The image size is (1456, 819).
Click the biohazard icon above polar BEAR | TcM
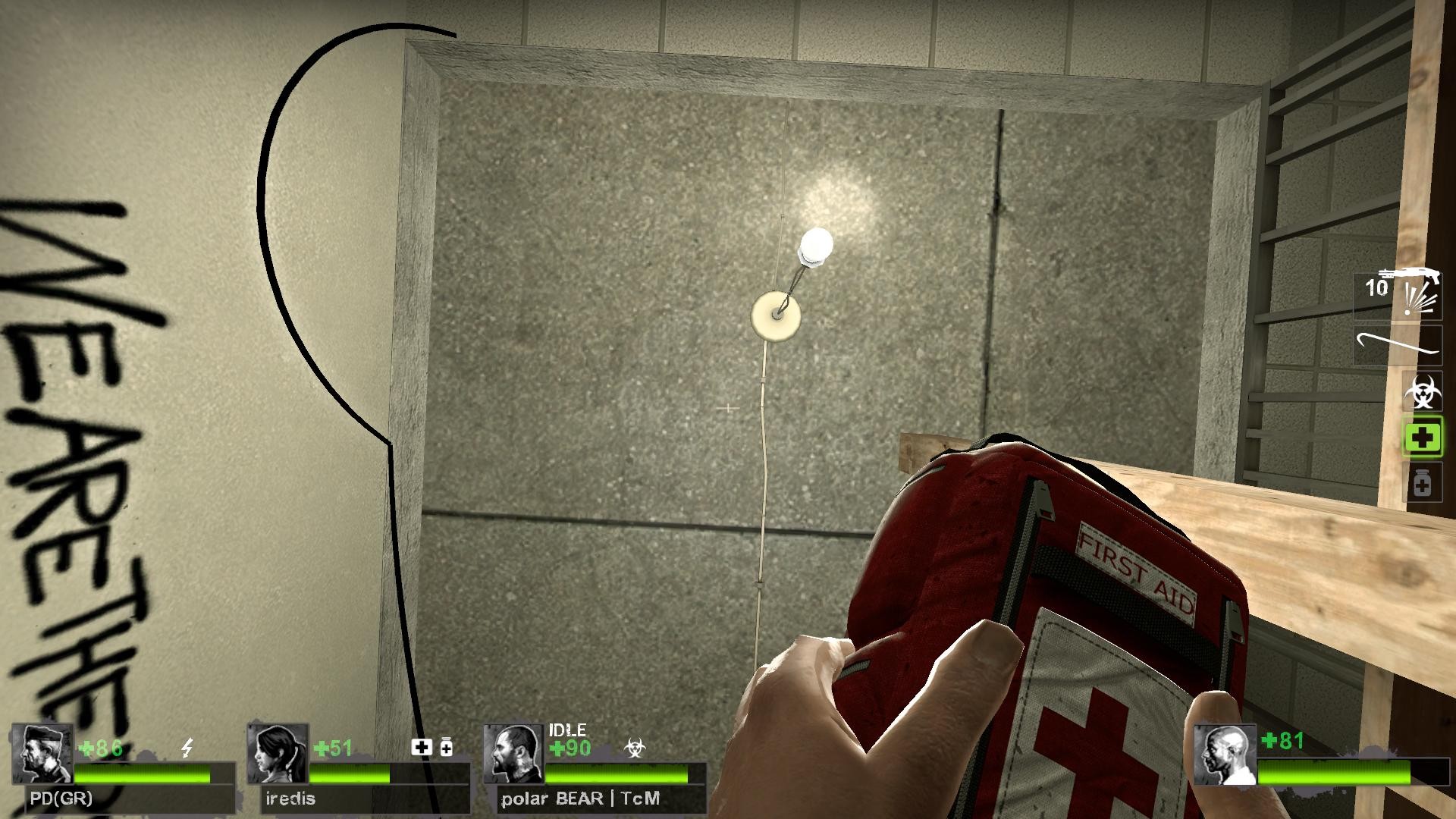coord(635,746)
